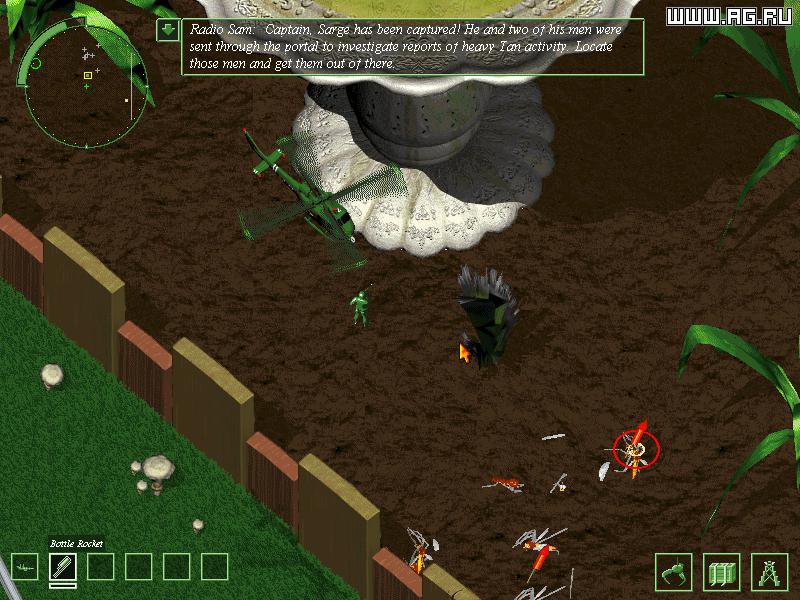800x600 pixels.
Task: Choose the rifle weapon slot
Action: coord(25,567)
